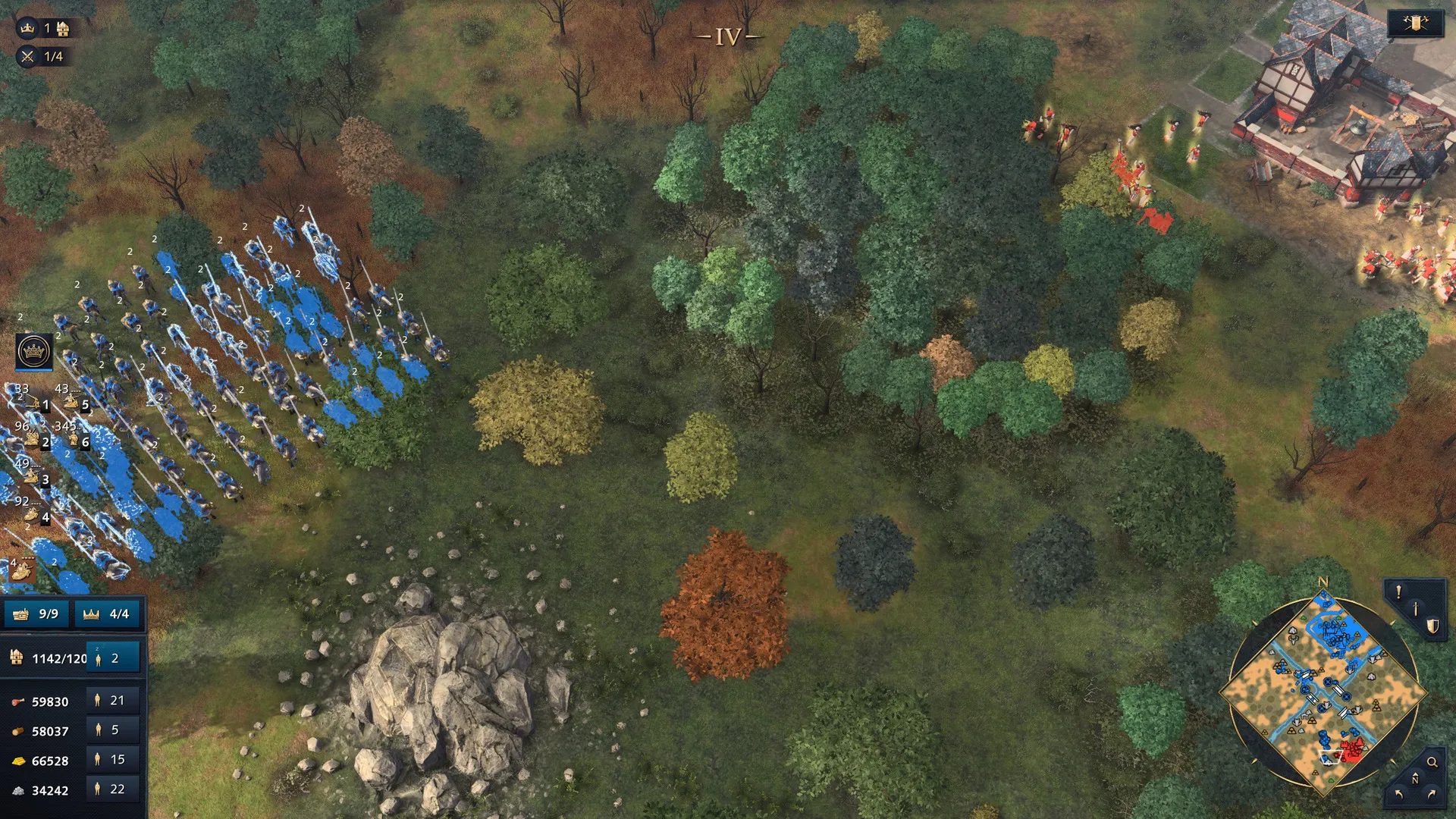
Task: Activate the exclamation ping button
Action: 1398,591
